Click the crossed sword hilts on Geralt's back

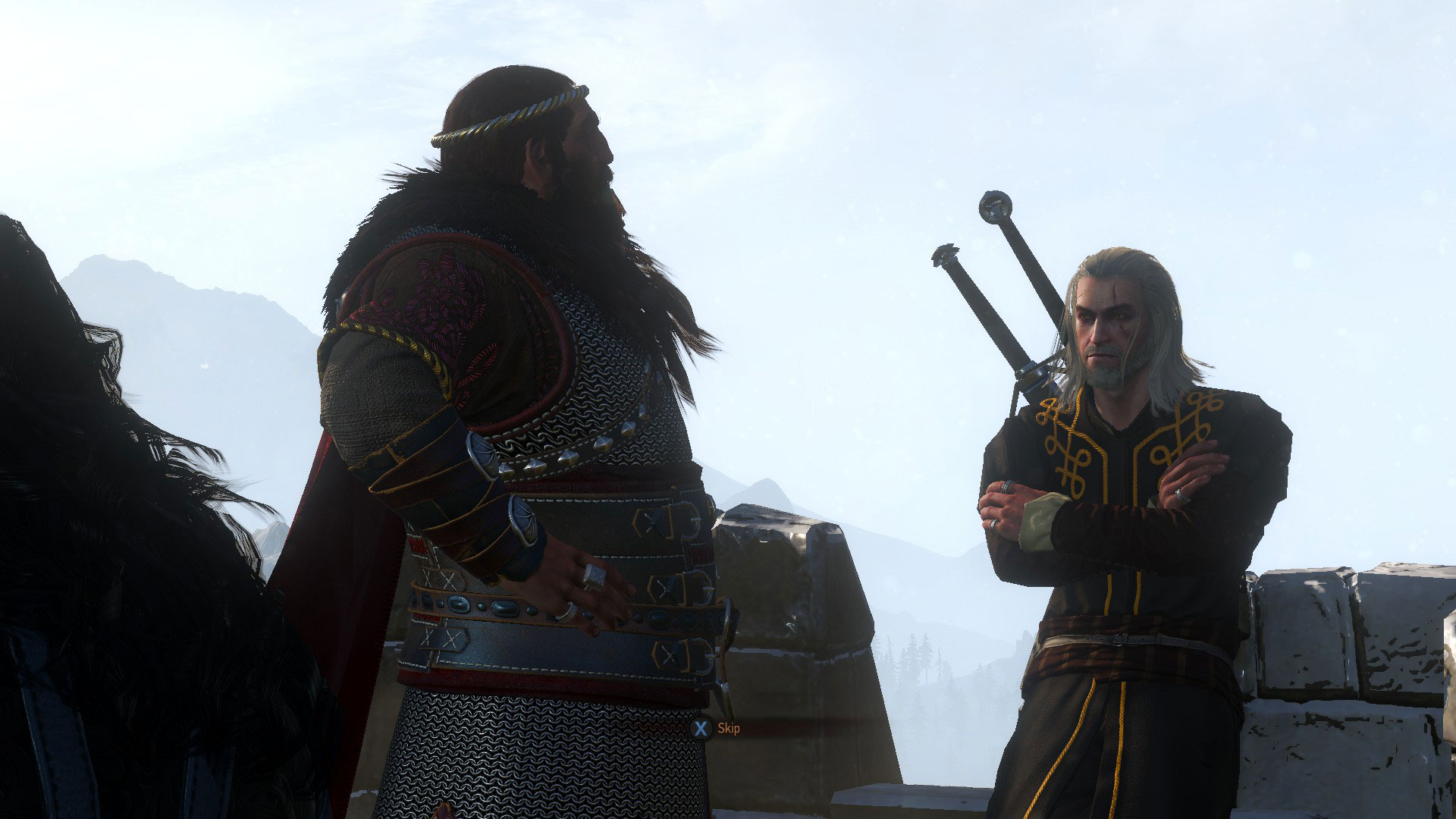tap(993, 318)
